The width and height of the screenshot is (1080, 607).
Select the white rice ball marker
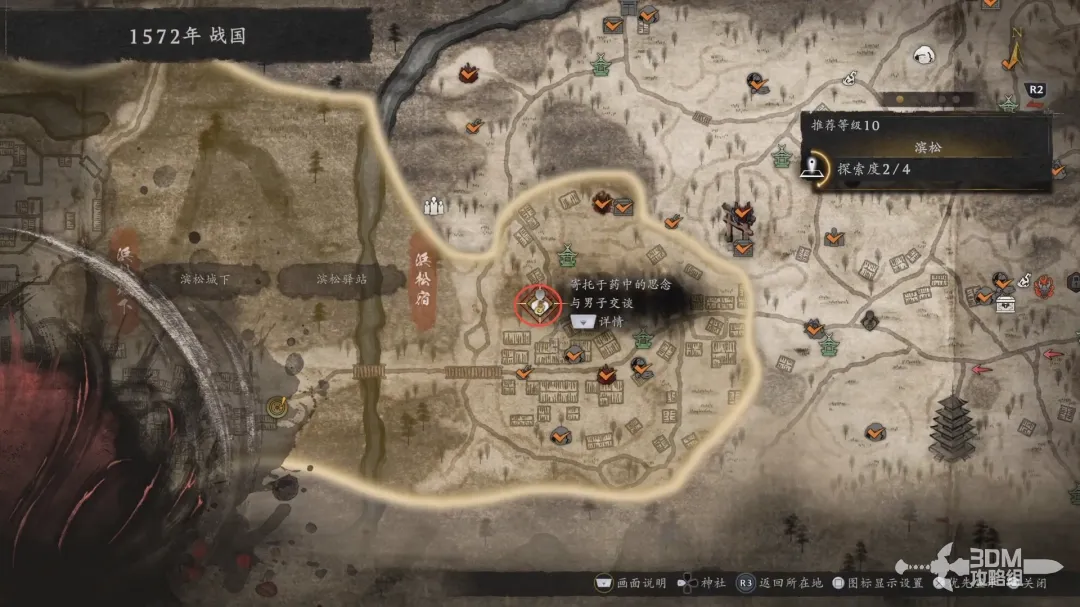[926, 56]
